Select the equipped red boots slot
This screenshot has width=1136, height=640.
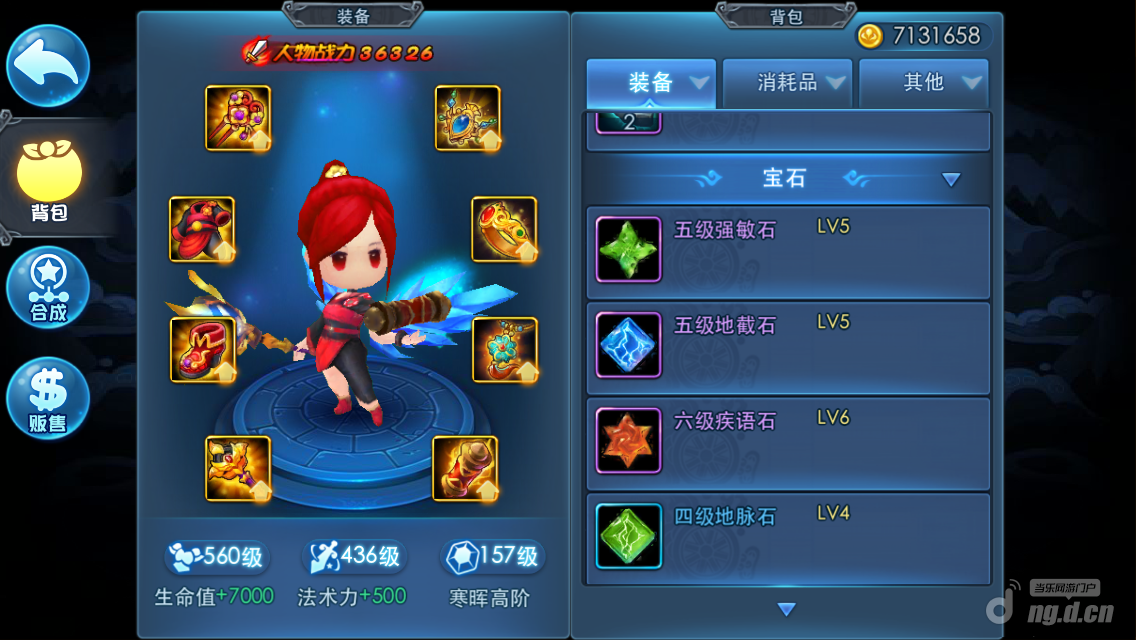pyautogui.click(x=203, y=350)
